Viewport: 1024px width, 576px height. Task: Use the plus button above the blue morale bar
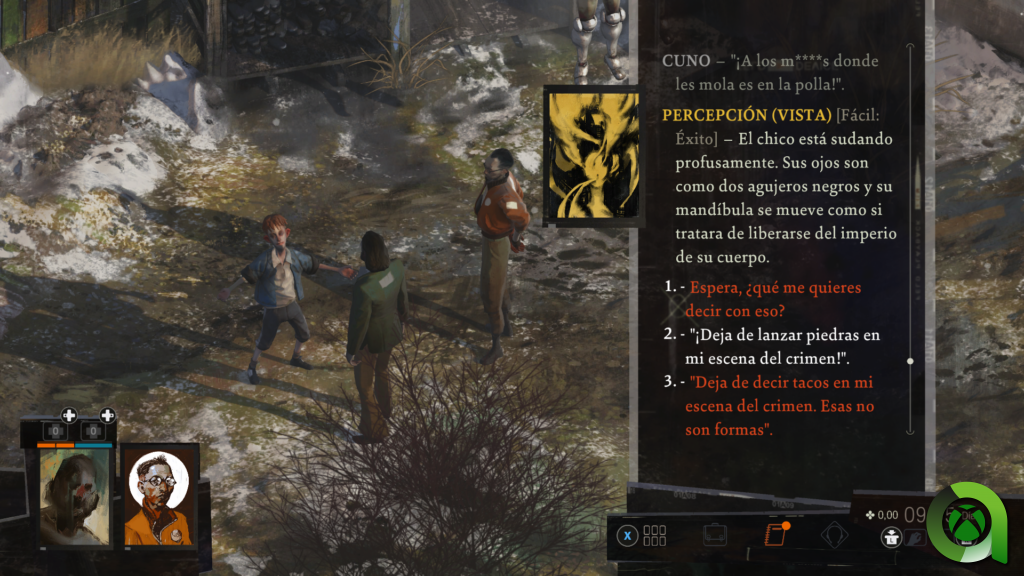[x=107, y=415]
